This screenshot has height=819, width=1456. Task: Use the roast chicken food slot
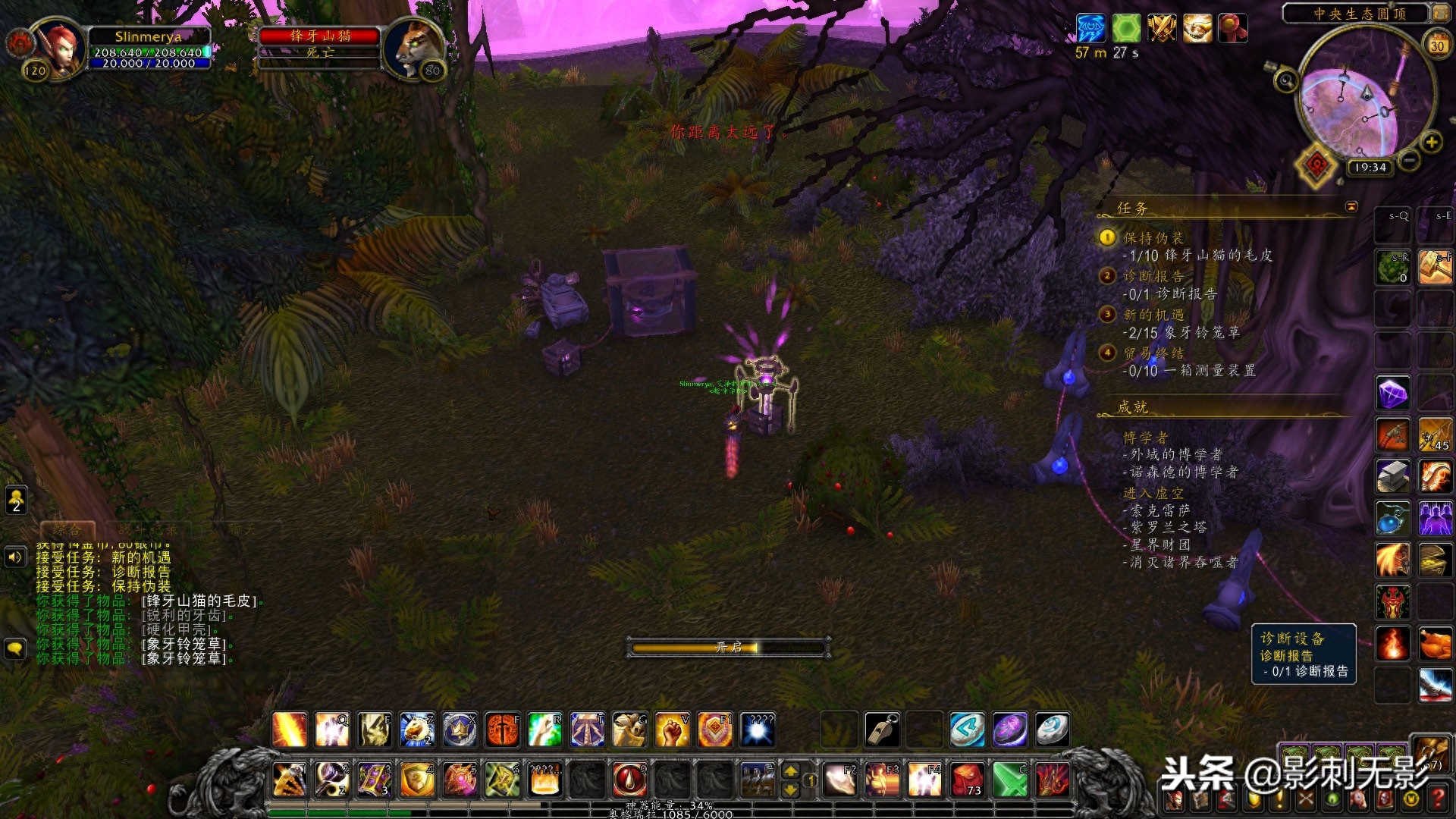pos(1435,644)
